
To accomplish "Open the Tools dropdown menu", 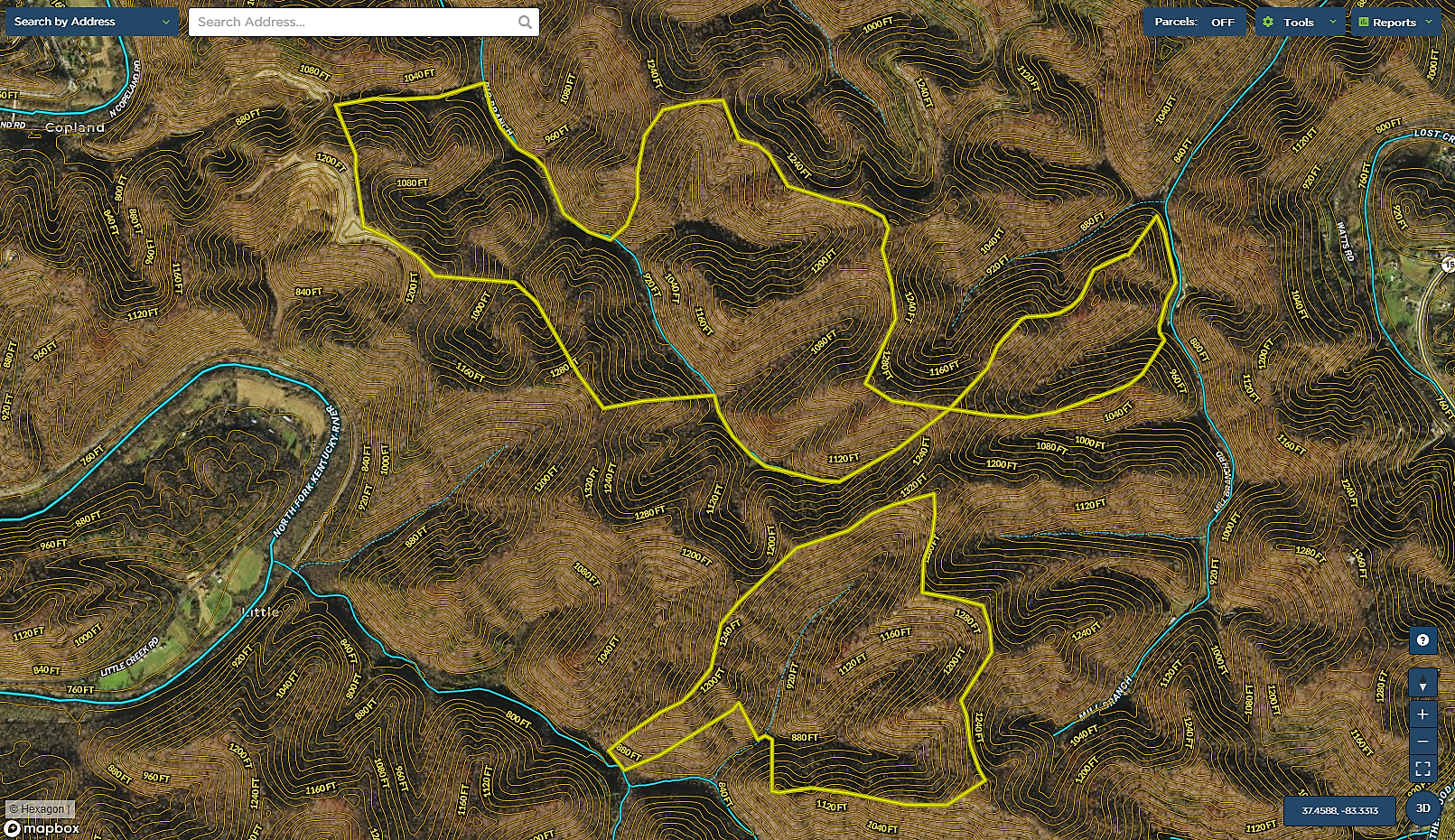I will (1300, 22).
